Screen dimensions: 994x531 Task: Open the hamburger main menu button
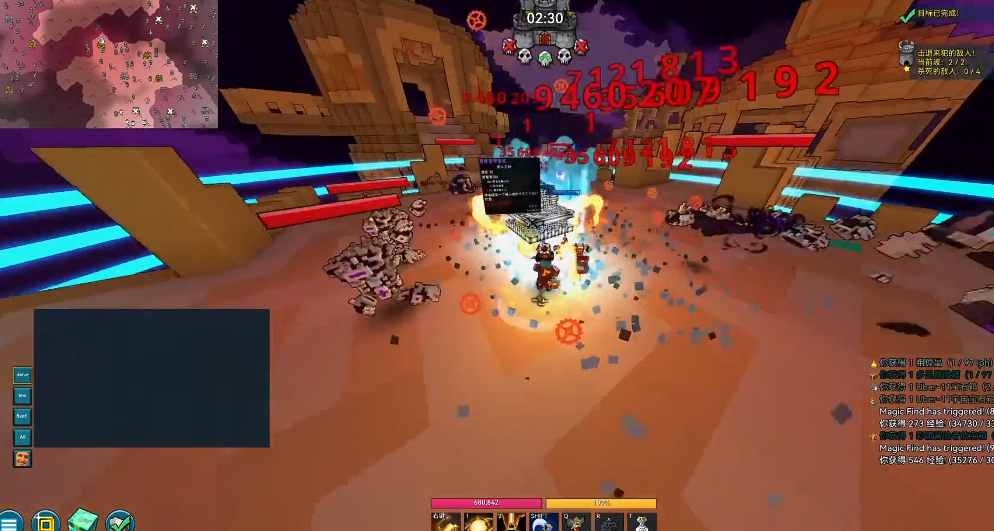pos(9,522)
